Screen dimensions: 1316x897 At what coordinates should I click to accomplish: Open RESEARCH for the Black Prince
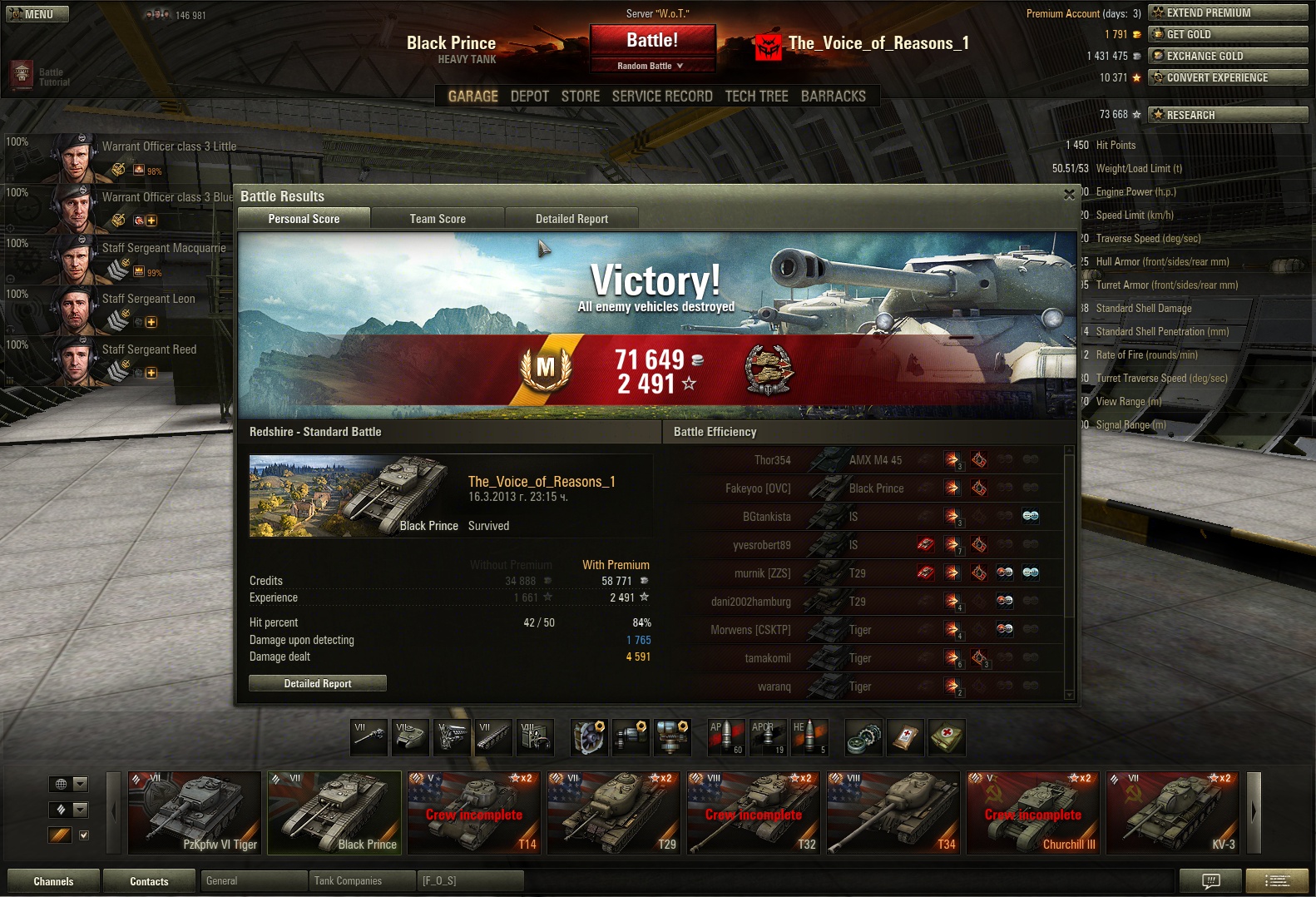point(1227,115)
